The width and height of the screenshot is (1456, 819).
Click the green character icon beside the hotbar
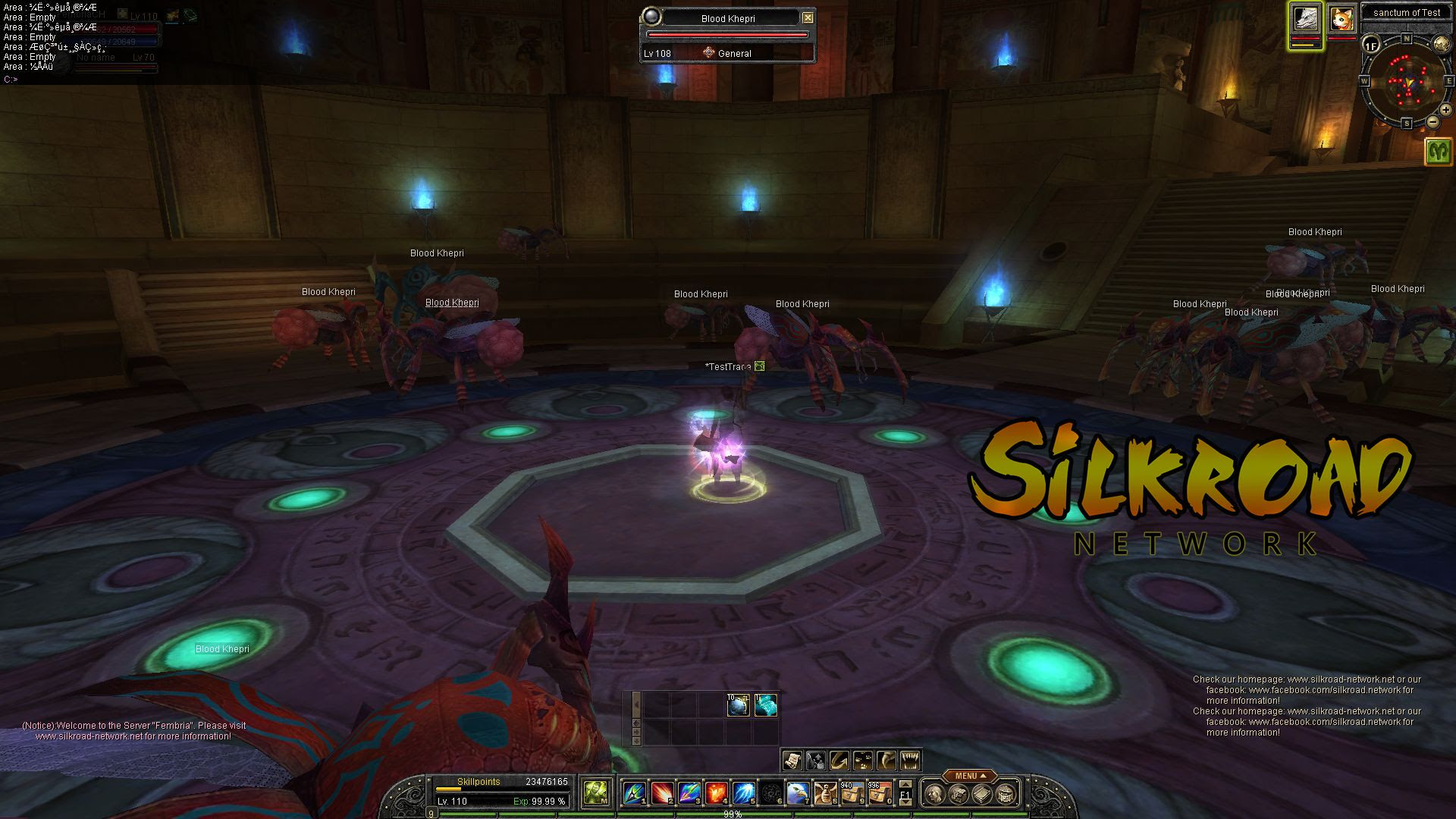596,793
